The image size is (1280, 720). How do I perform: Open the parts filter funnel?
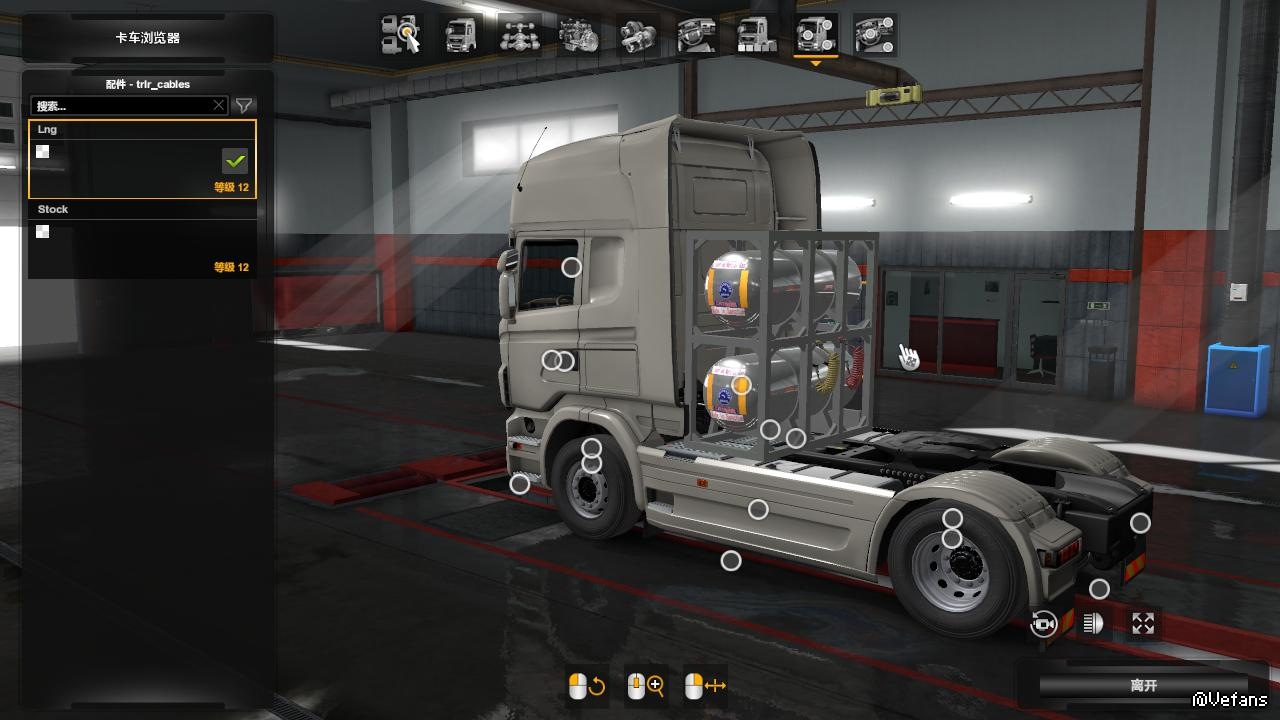(243, 105)
